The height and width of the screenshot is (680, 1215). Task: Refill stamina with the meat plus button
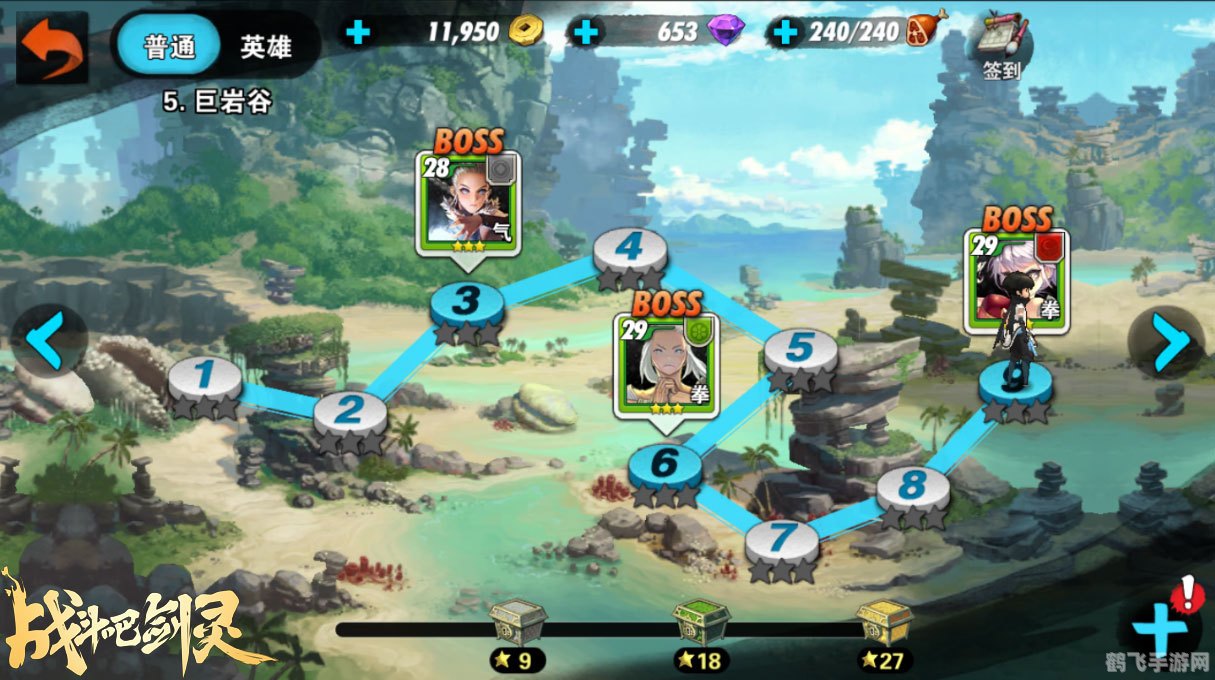coord(786,32)
